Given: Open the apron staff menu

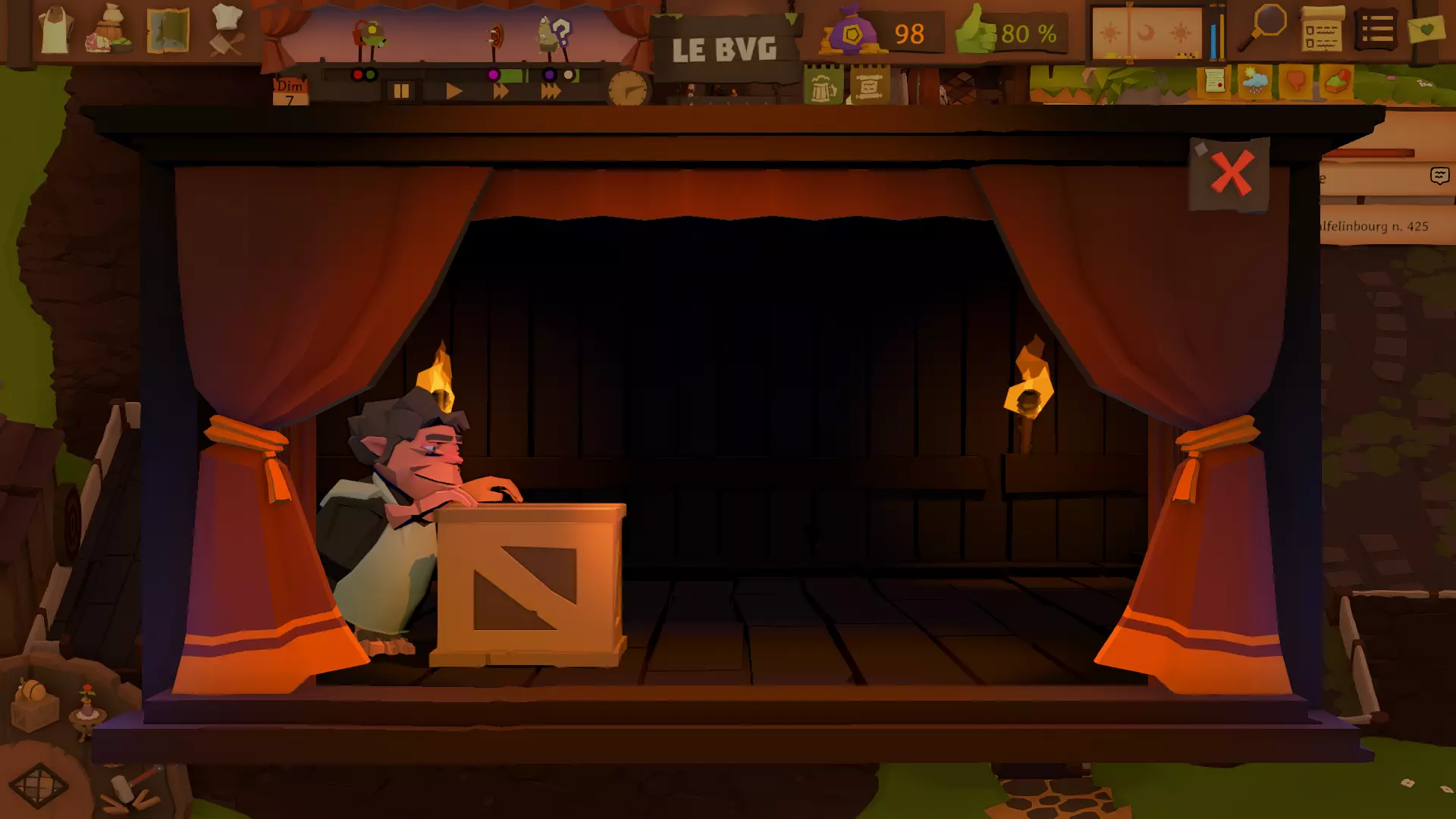Looking at the screenshot, I should click(x=55, y=31).
